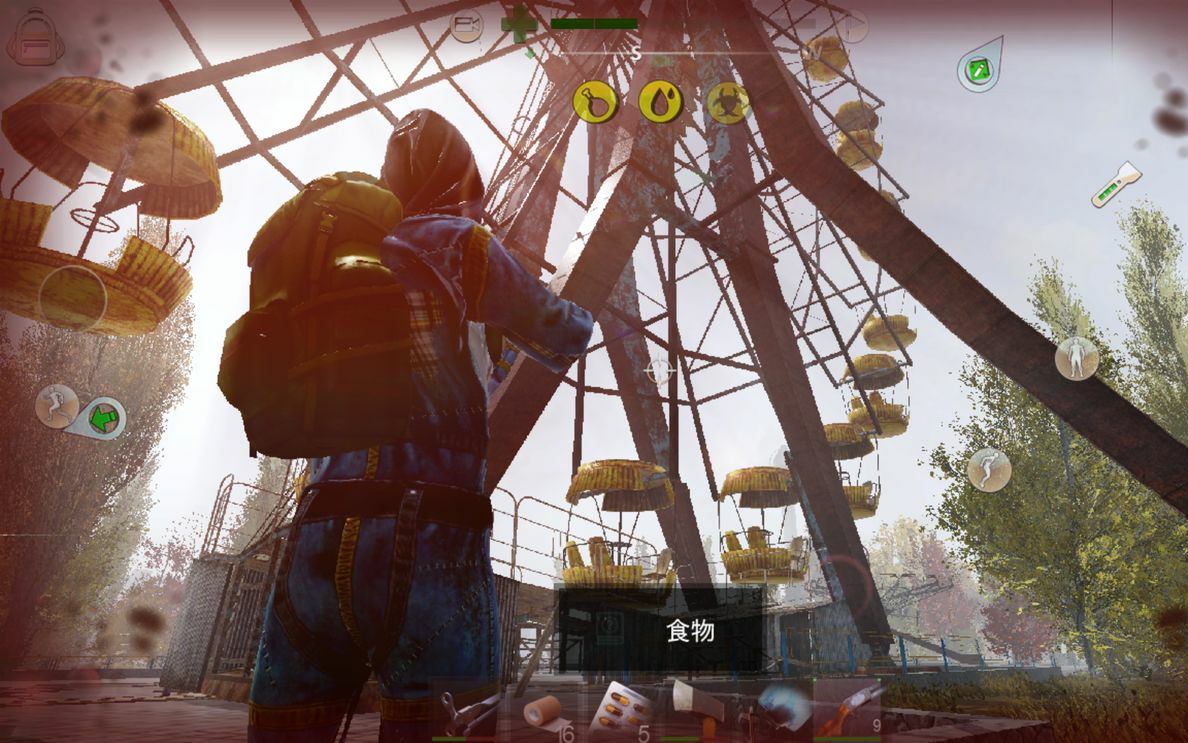Choose the wrench tool hotbar slot
This screenshot has height=743, width=1188.
(468, 712)
